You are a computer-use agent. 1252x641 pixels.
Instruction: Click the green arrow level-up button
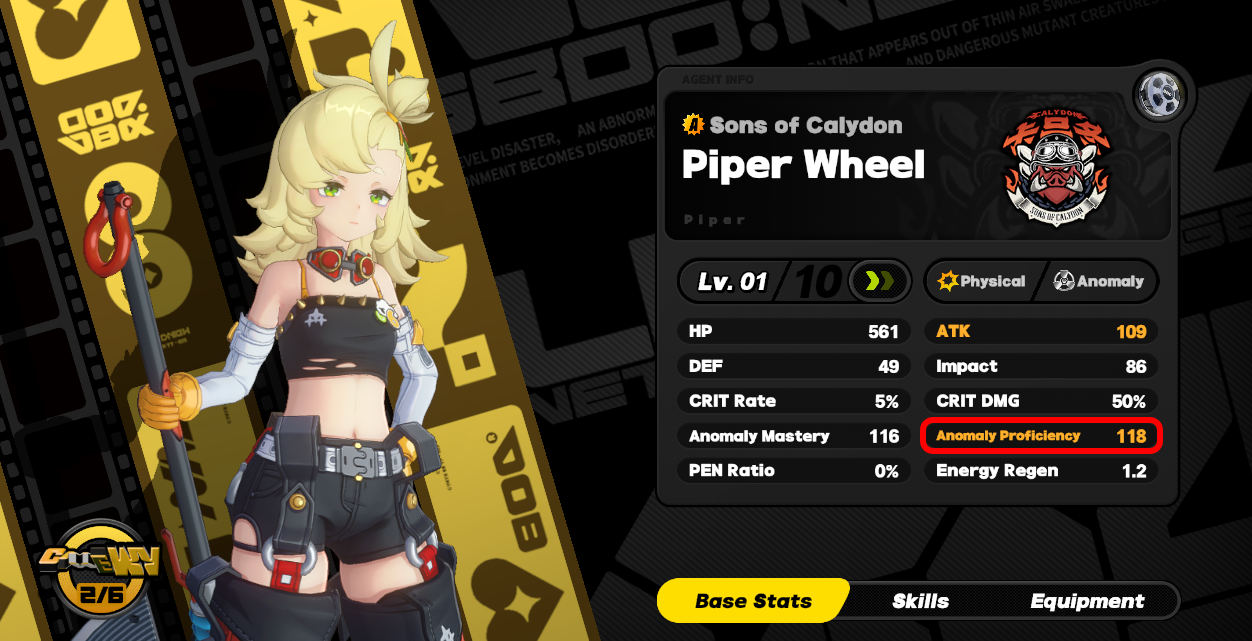(x=878, y=282)
